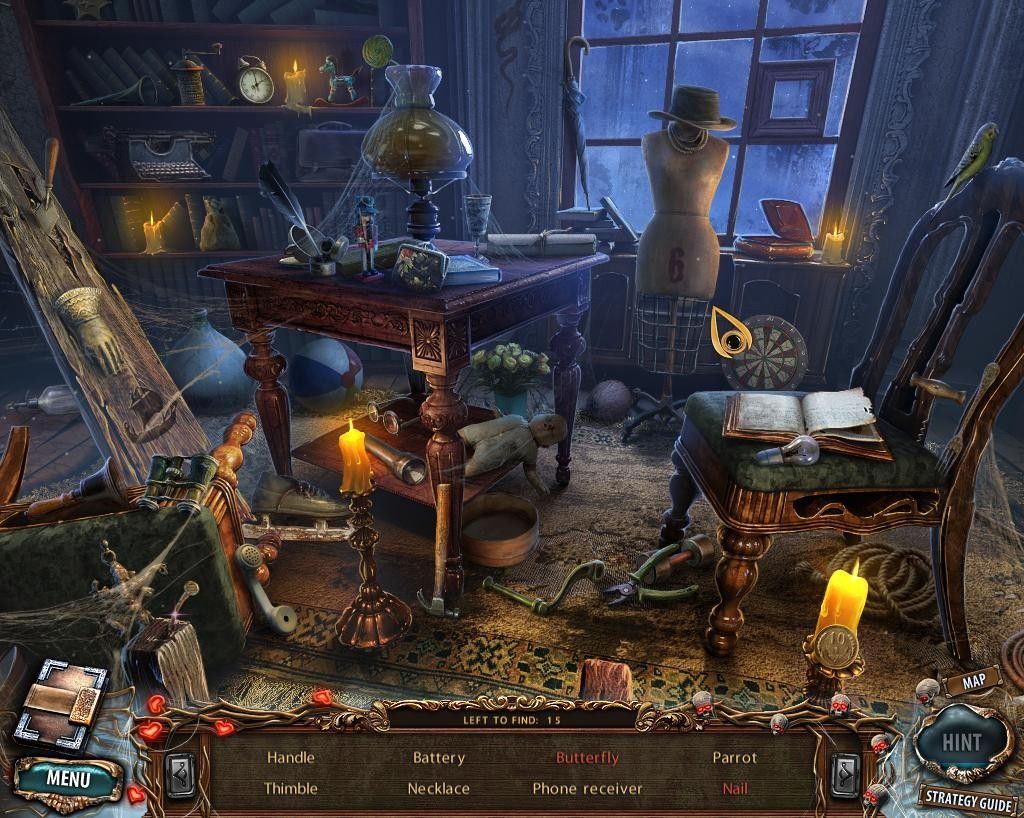
Task: Show next items with right arrow
Action: (843, 772)
